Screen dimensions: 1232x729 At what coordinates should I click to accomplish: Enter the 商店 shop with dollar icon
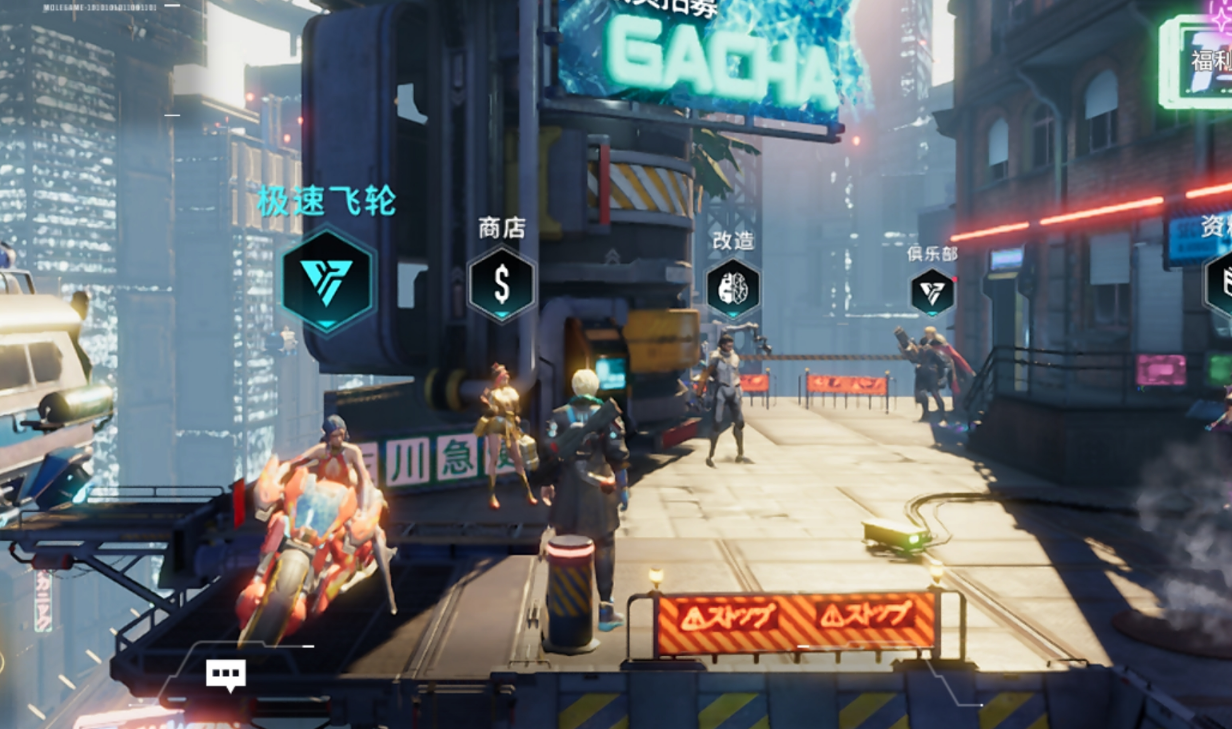point(501,284)
